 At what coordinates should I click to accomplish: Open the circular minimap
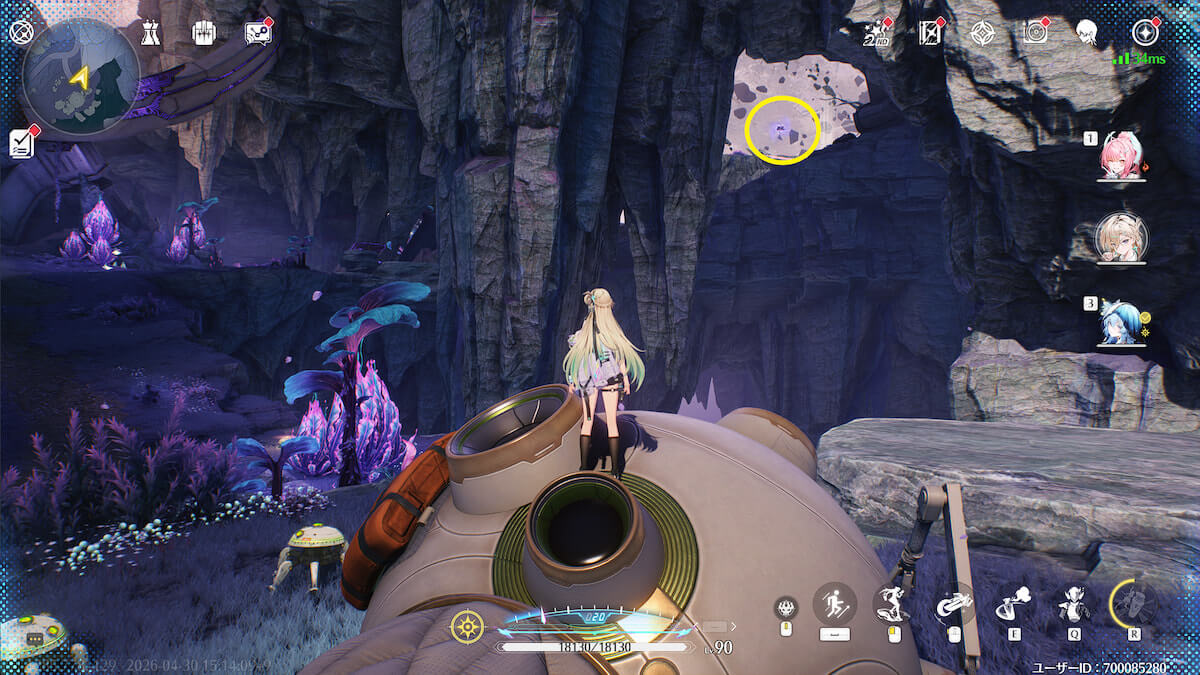(81, 76)
